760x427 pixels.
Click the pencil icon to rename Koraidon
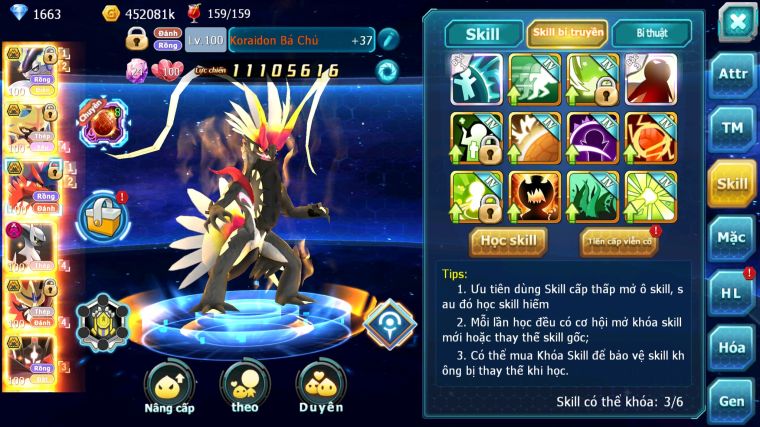coord(388,40)
